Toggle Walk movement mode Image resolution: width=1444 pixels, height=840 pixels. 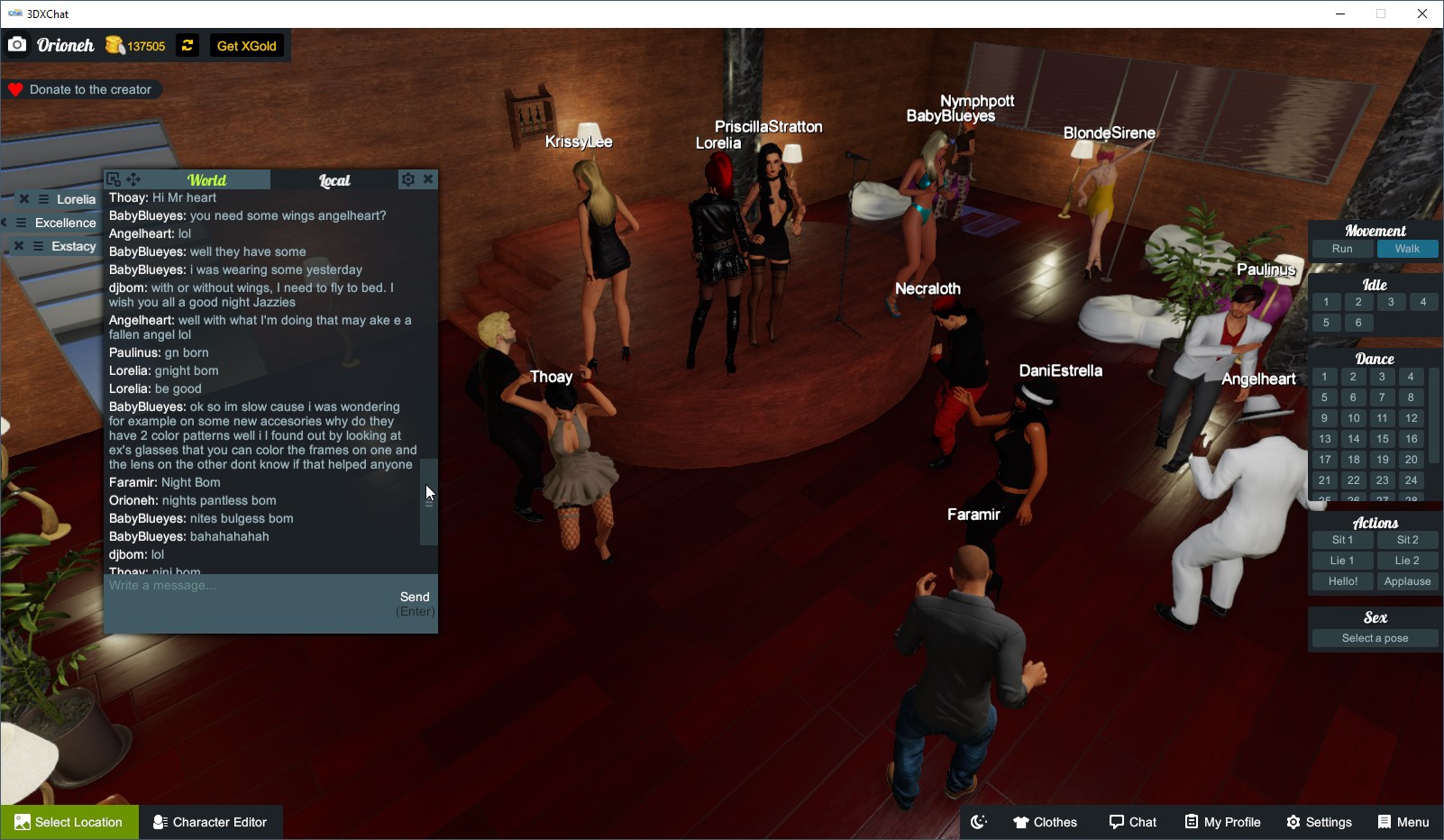1407,248
